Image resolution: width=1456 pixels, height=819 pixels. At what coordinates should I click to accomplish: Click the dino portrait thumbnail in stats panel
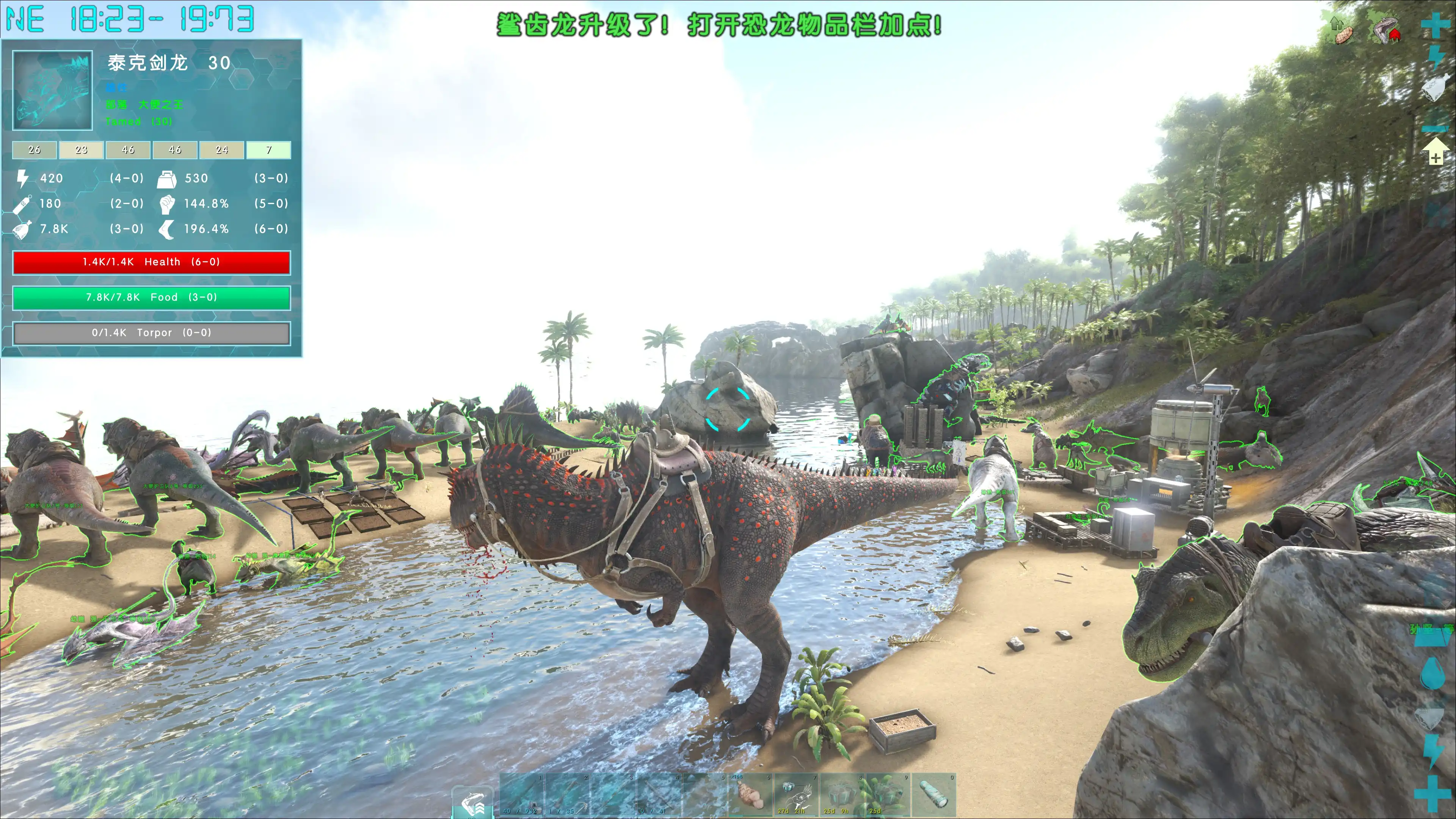point(53,91)
